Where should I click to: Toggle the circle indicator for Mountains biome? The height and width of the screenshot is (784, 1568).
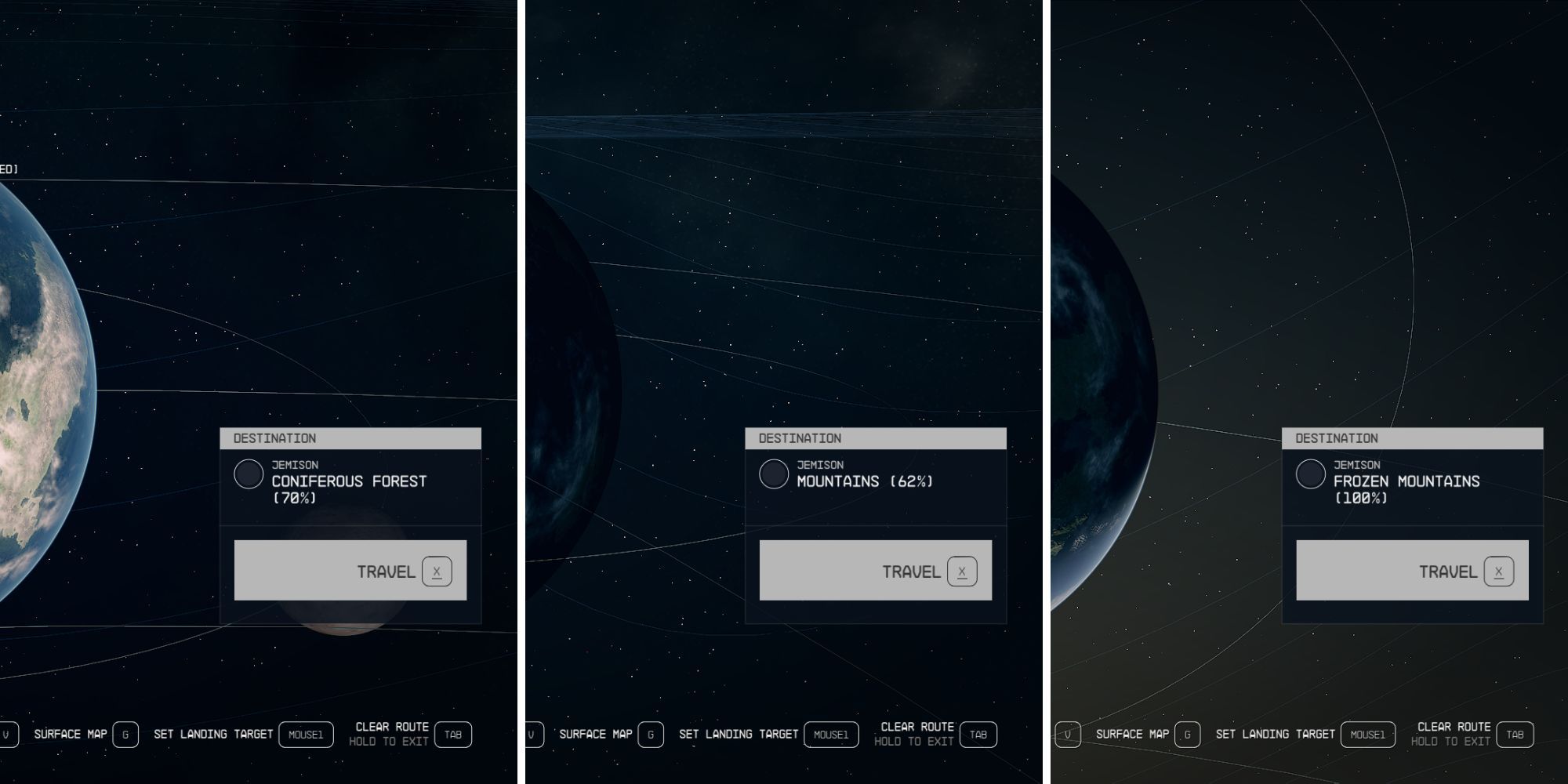(775, 473)
